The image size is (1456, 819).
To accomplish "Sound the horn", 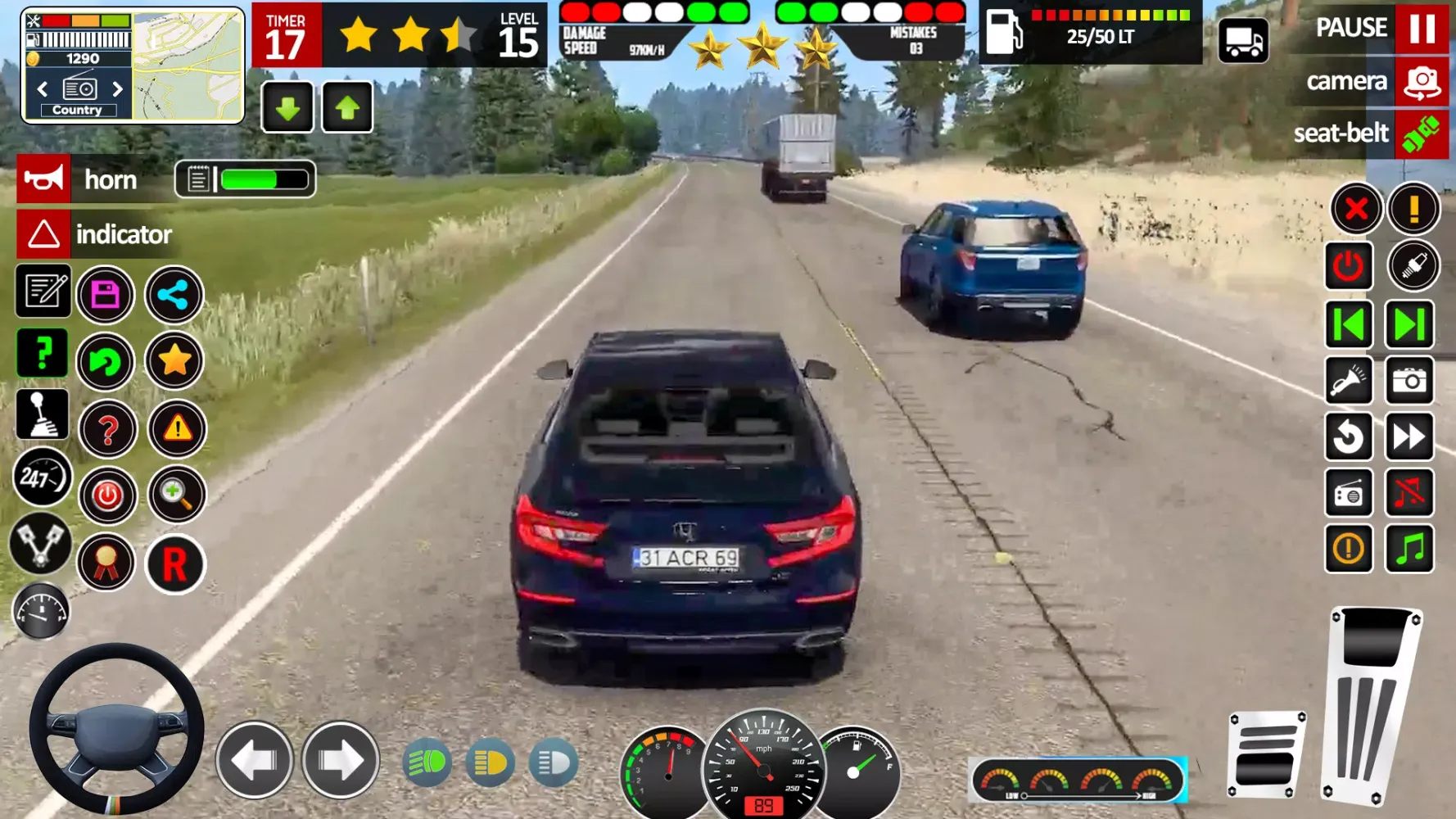I will tap(43, 179).
